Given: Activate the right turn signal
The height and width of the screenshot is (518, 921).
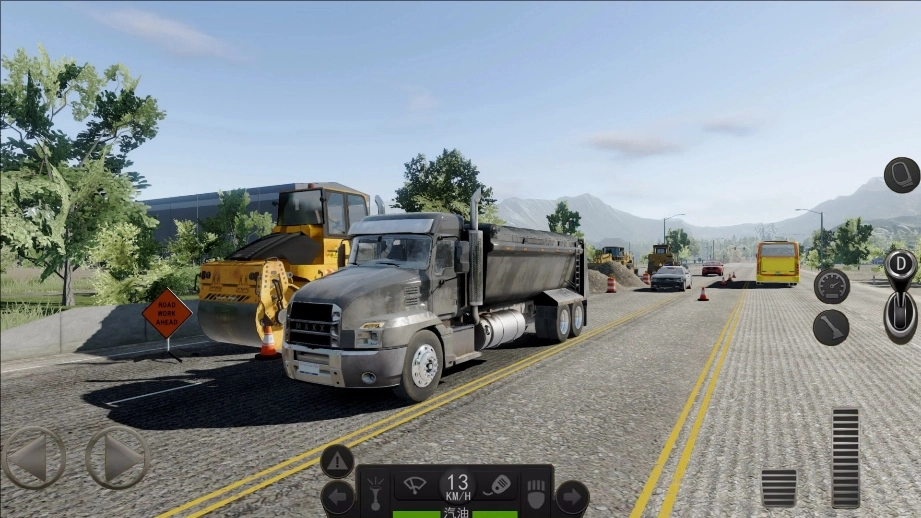Looking at the screenshot, I should 571,497.
